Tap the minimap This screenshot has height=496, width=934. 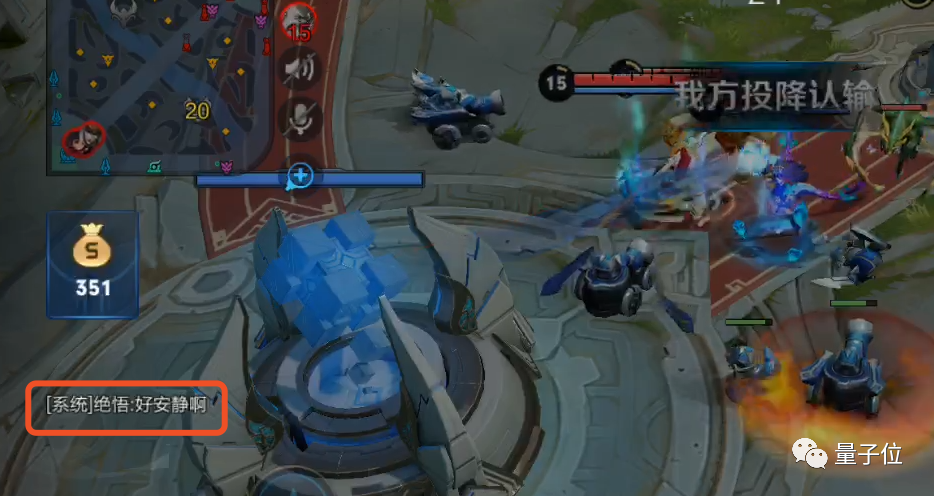click(x=160, y=85)
